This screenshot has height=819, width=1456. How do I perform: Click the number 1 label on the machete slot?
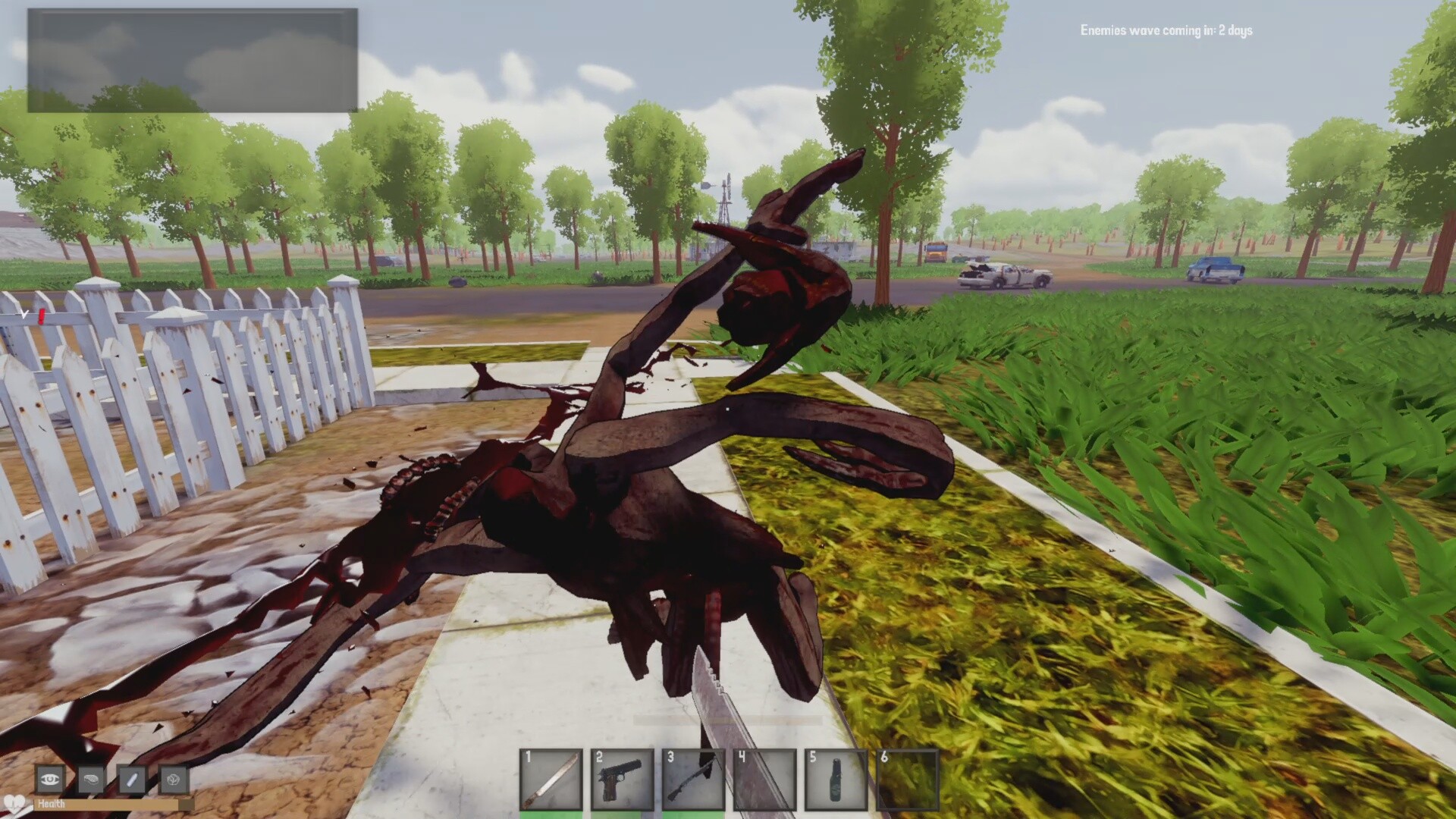click(526, 758)
